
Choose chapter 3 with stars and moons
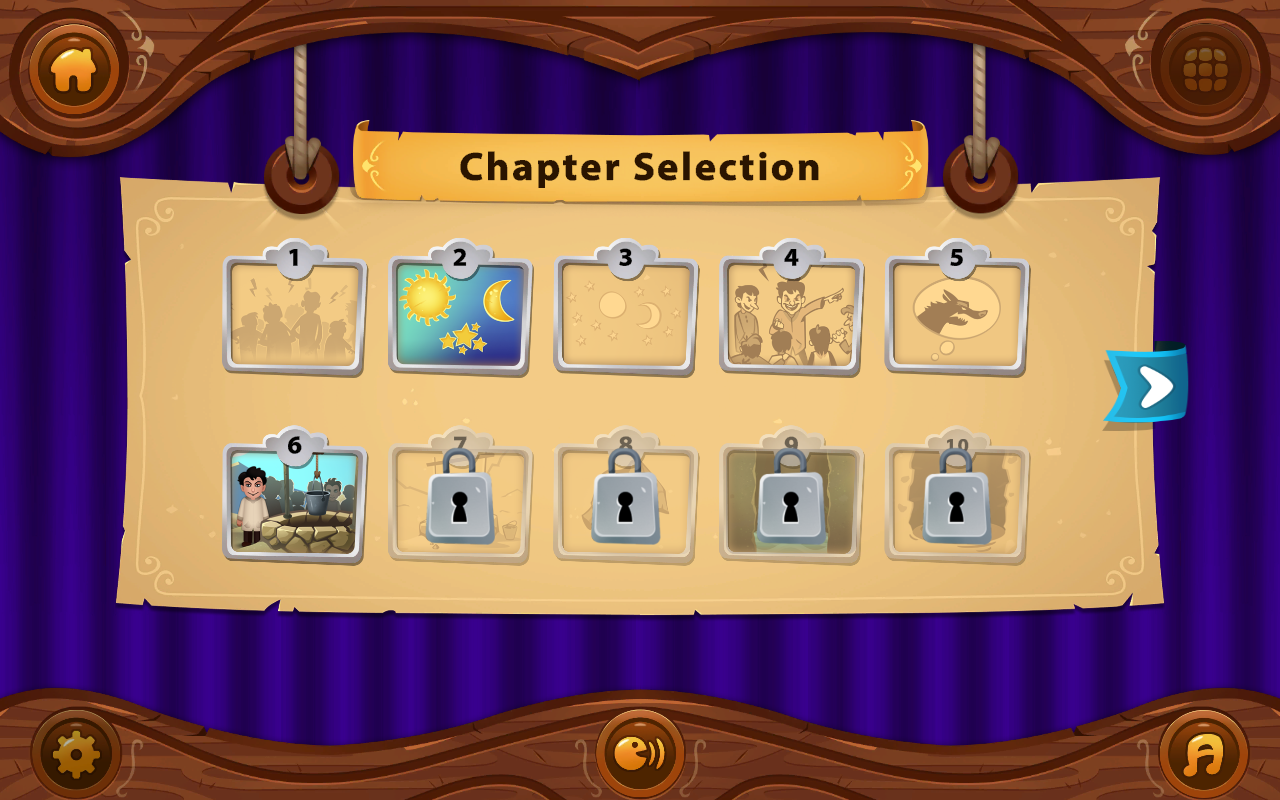(625, 316)
